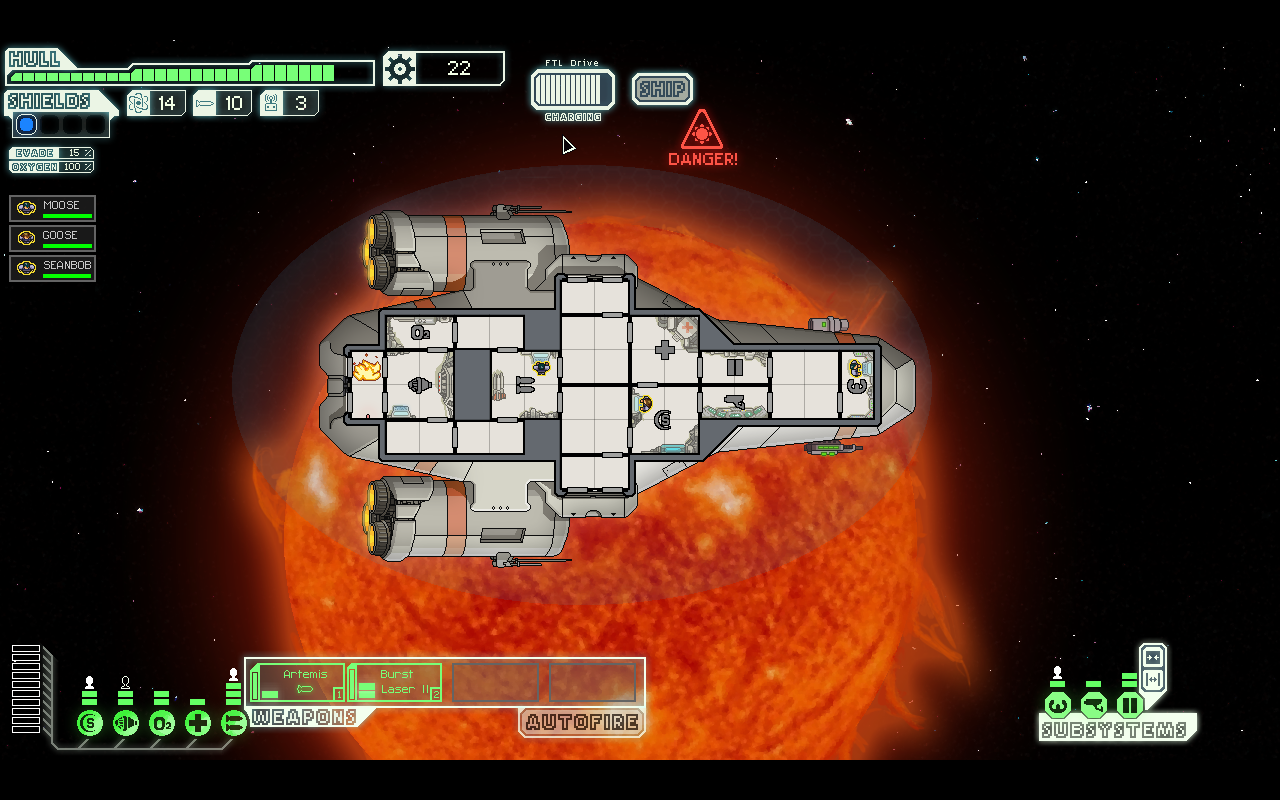Open the Ship menu
1280x800 pixels.
tap(662, 89)
